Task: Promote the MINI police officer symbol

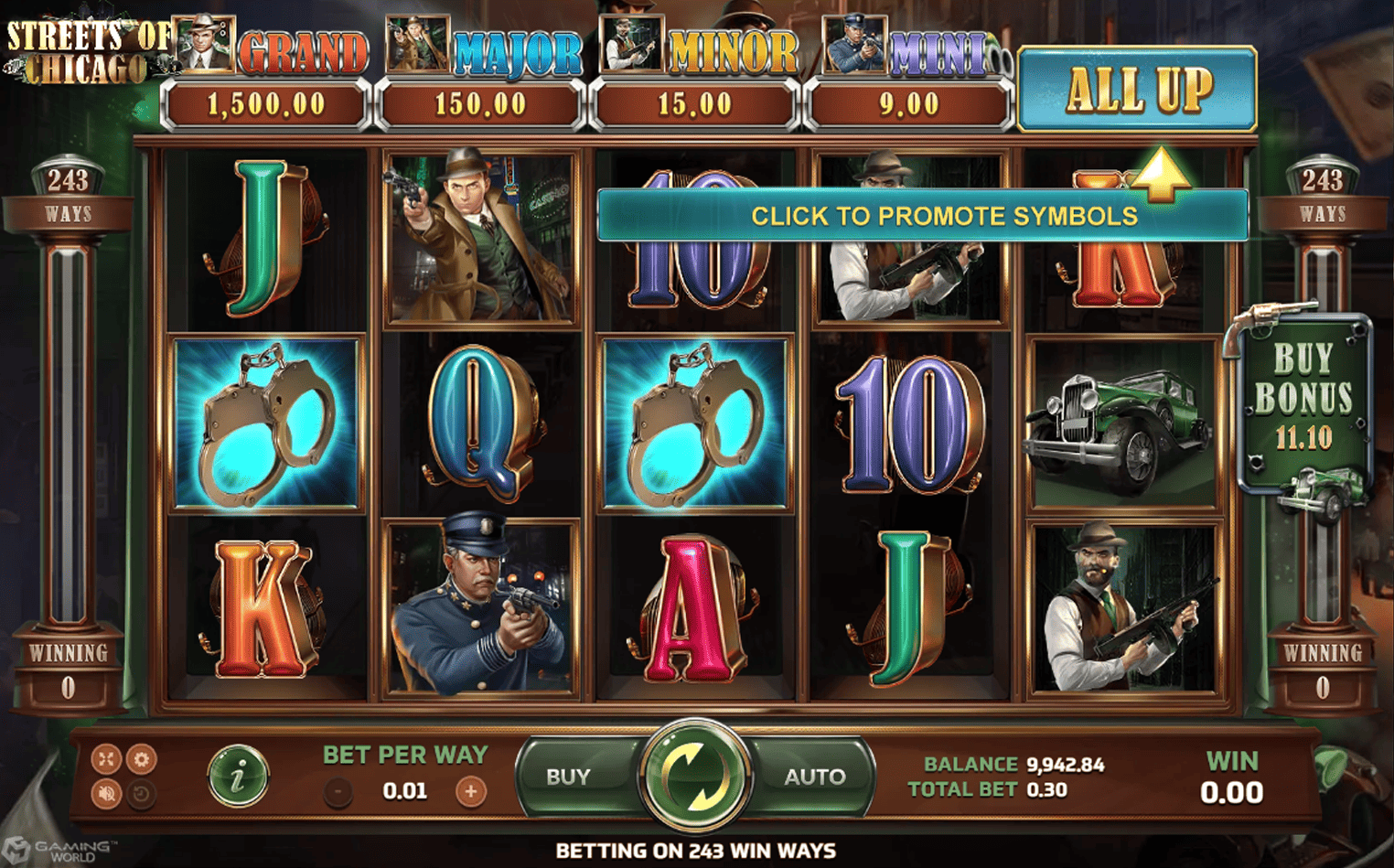Action: tap(853, 44)
